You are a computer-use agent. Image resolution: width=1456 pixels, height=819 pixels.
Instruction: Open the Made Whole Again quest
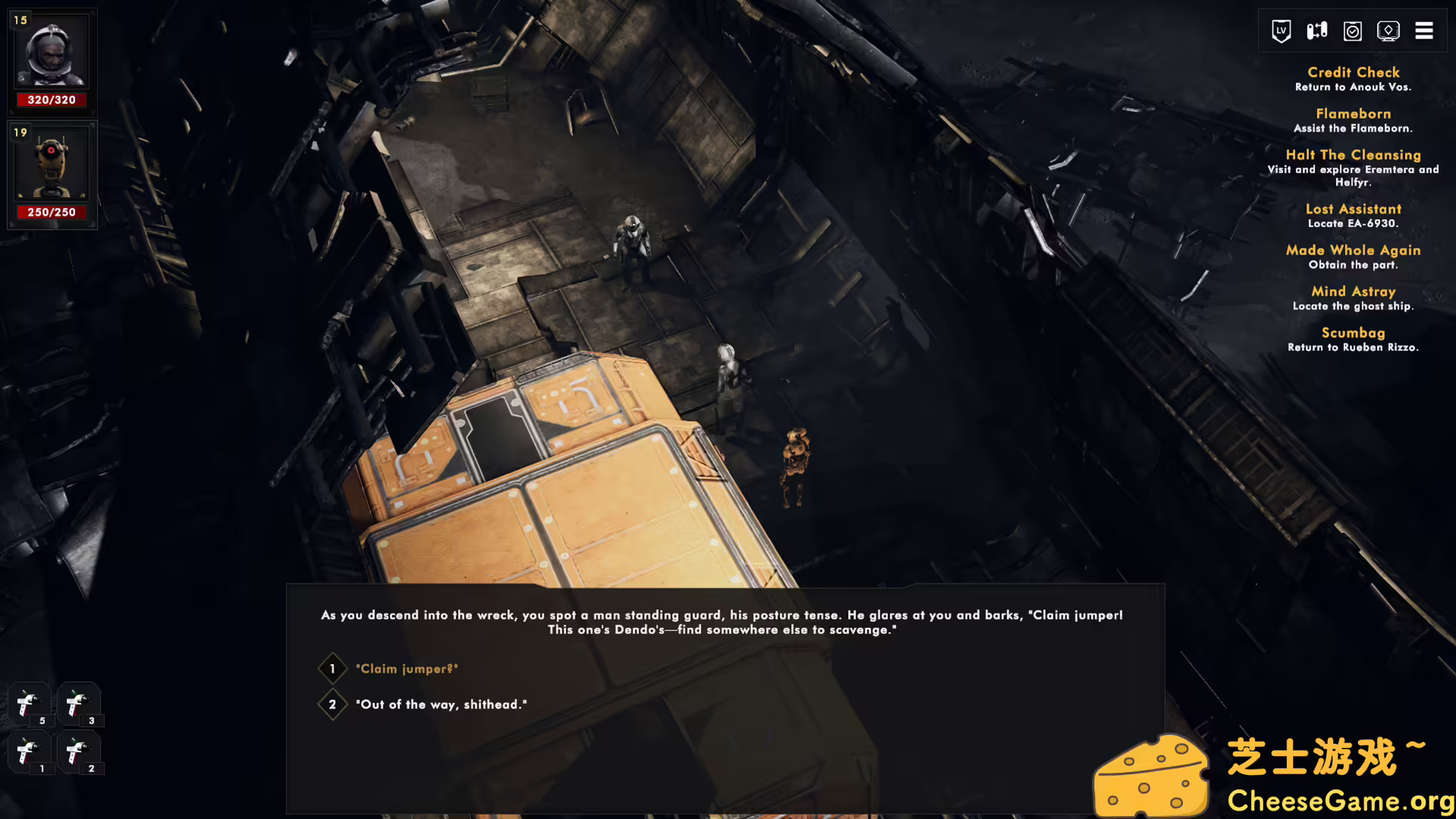tap(1354, 249)
